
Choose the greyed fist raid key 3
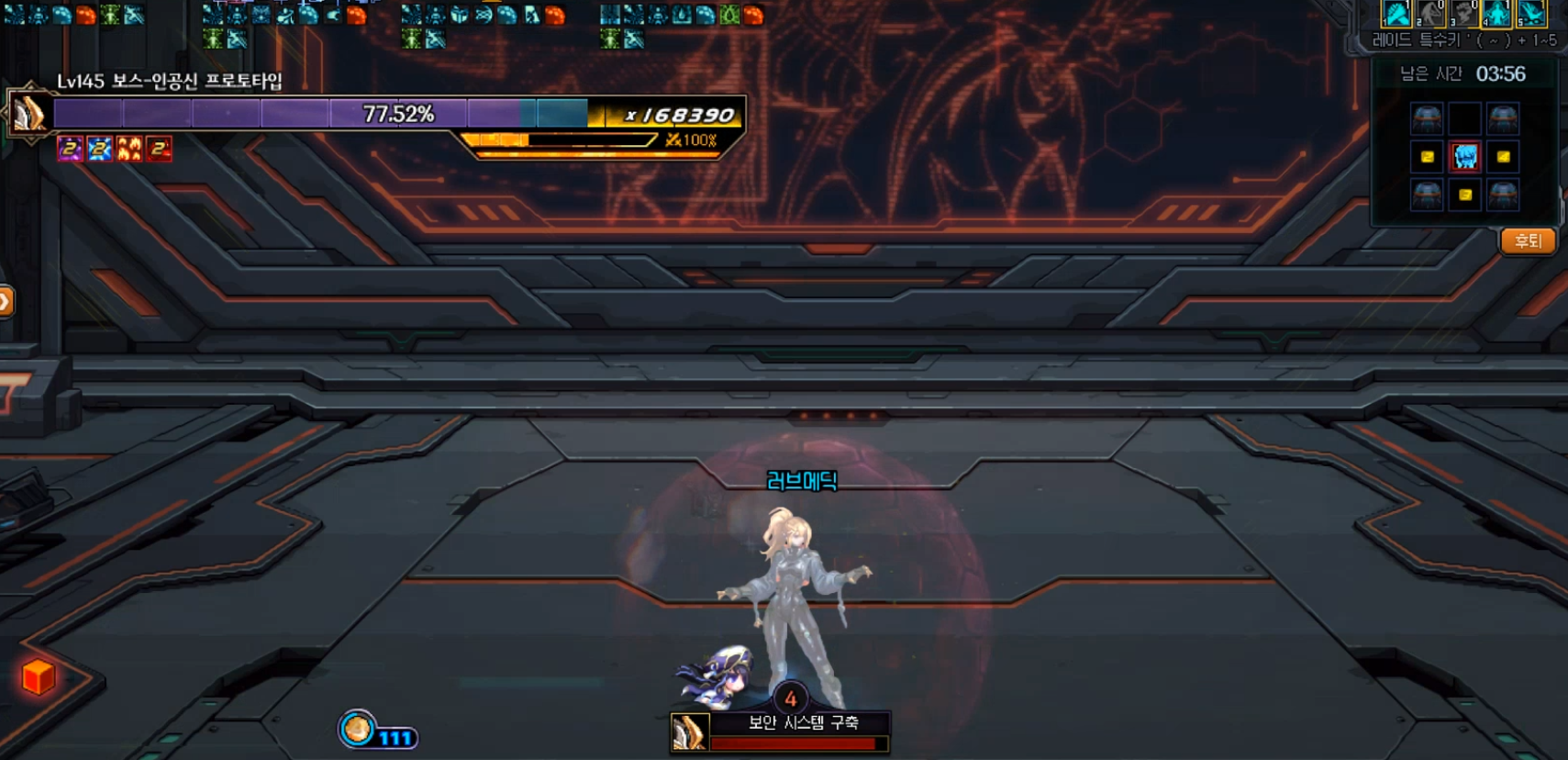1463,14
